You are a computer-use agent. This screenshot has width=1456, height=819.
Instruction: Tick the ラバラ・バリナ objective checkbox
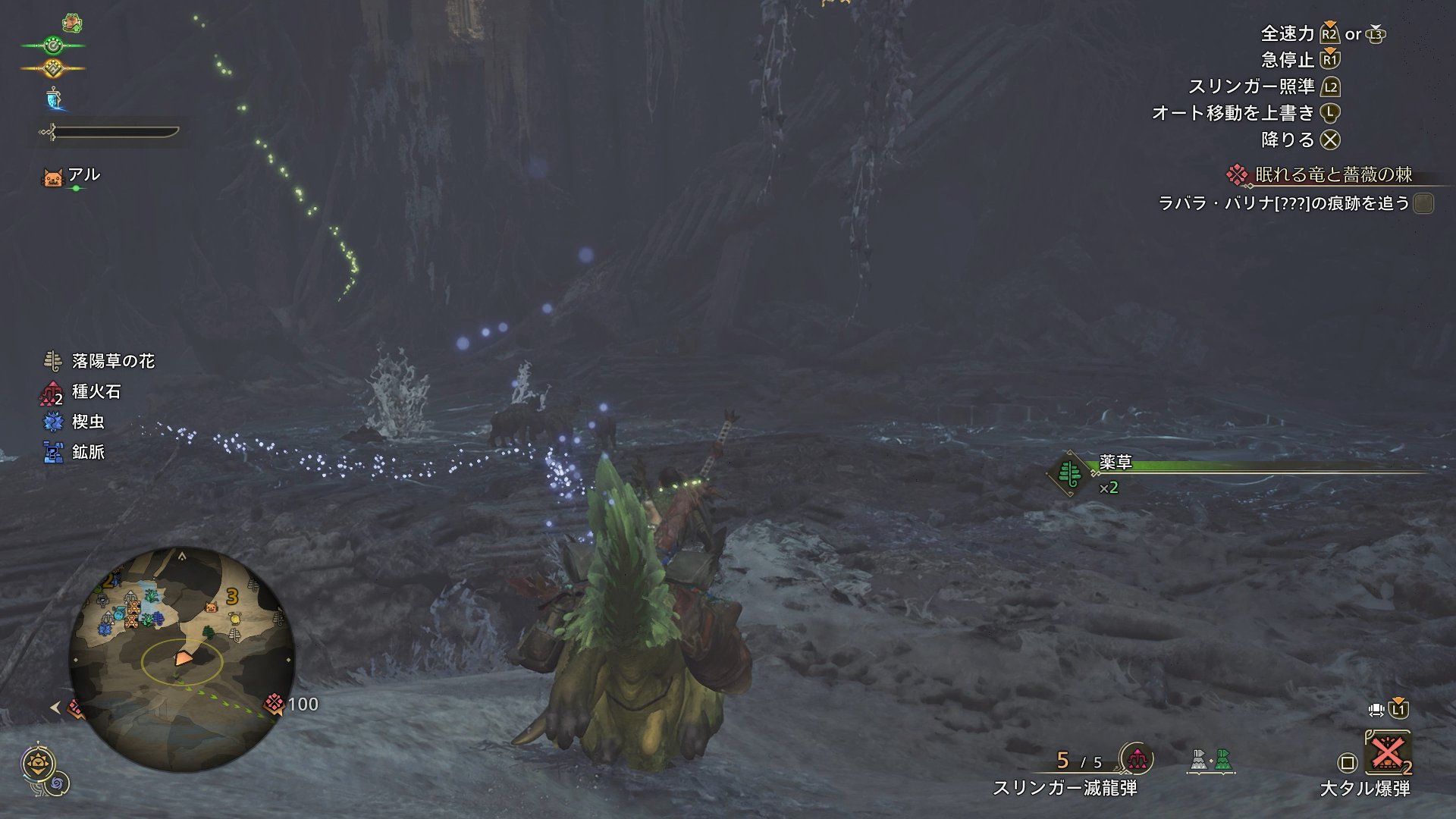[x=1423, y=203]
